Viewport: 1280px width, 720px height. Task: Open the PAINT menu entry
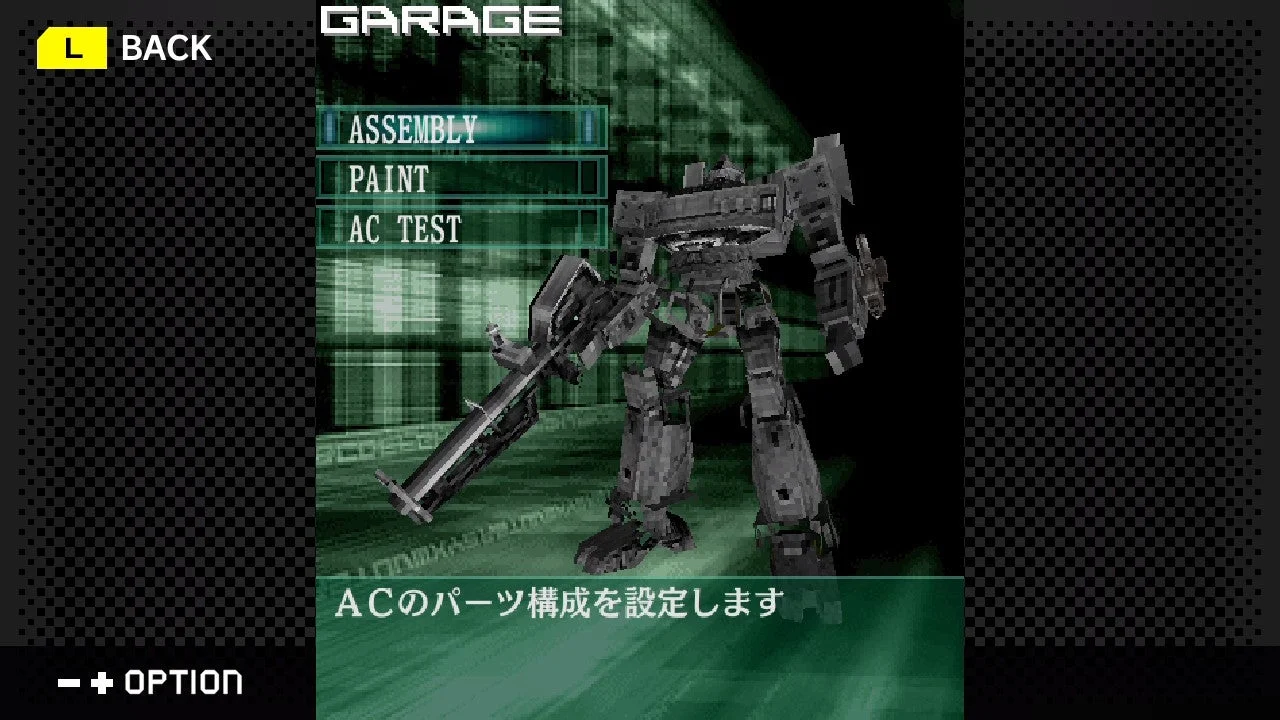click(x=386, y=181)
